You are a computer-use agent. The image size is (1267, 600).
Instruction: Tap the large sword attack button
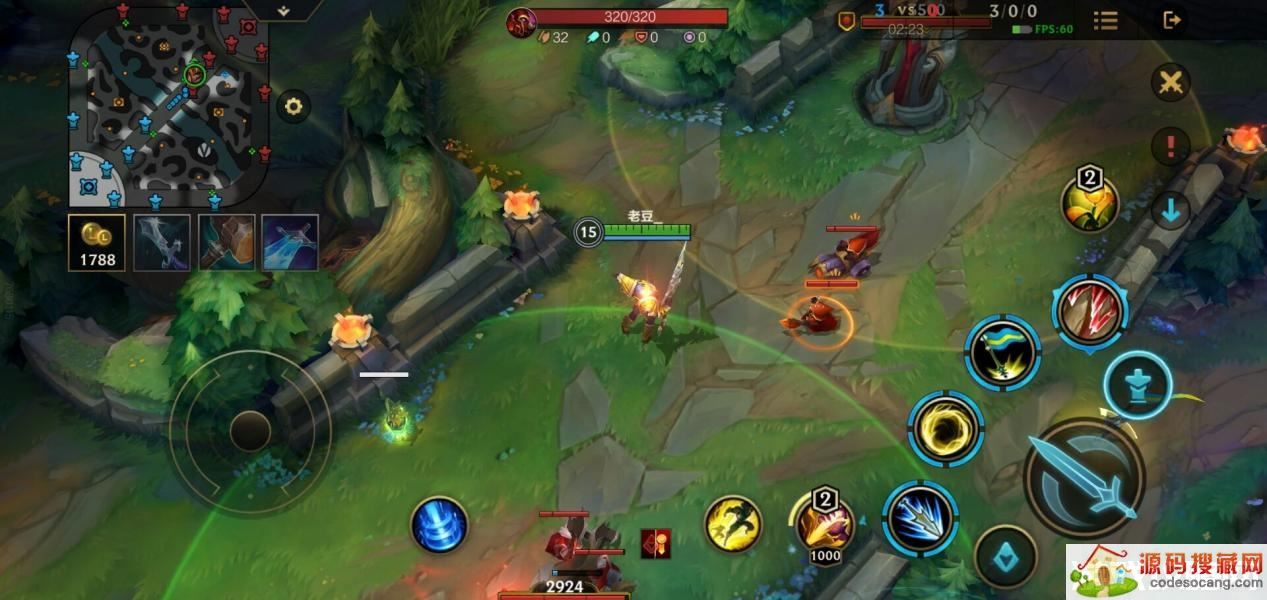(1085, 478)
